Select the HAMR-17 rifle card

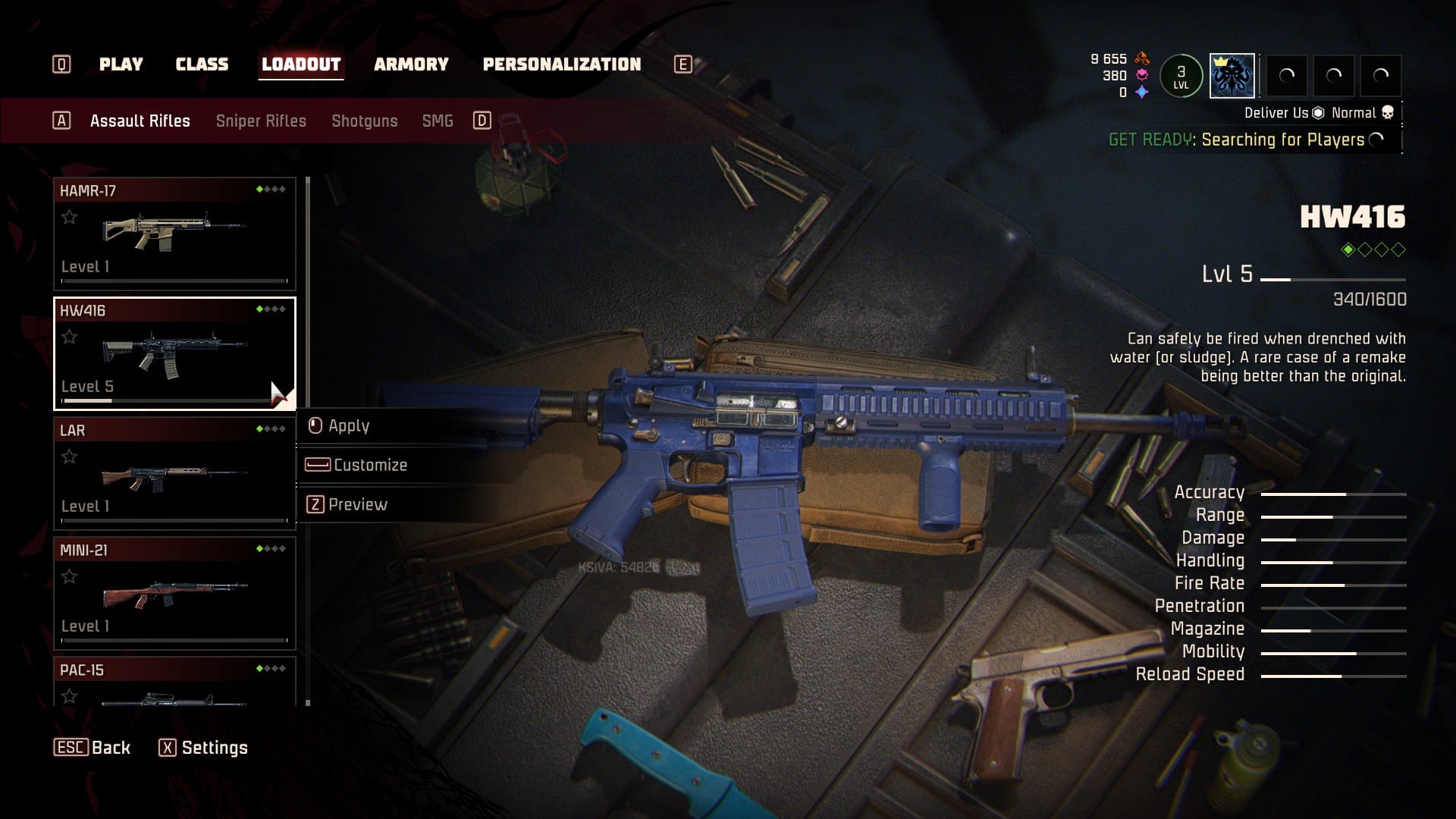pos(174,233)
